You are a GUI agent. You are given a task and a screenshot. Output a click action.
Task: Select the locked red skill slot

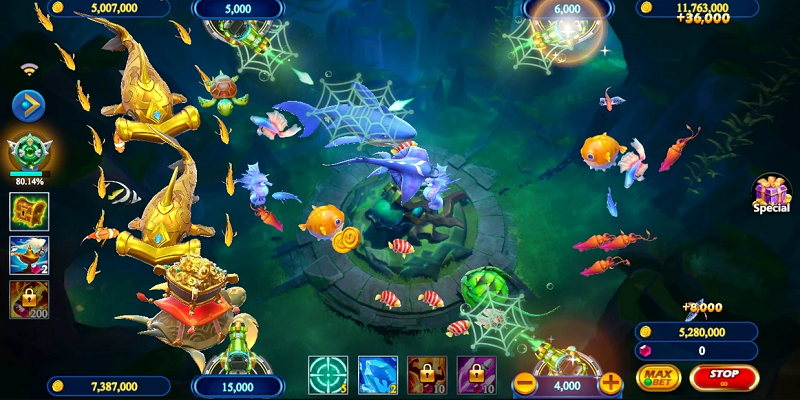pos(427,375)
